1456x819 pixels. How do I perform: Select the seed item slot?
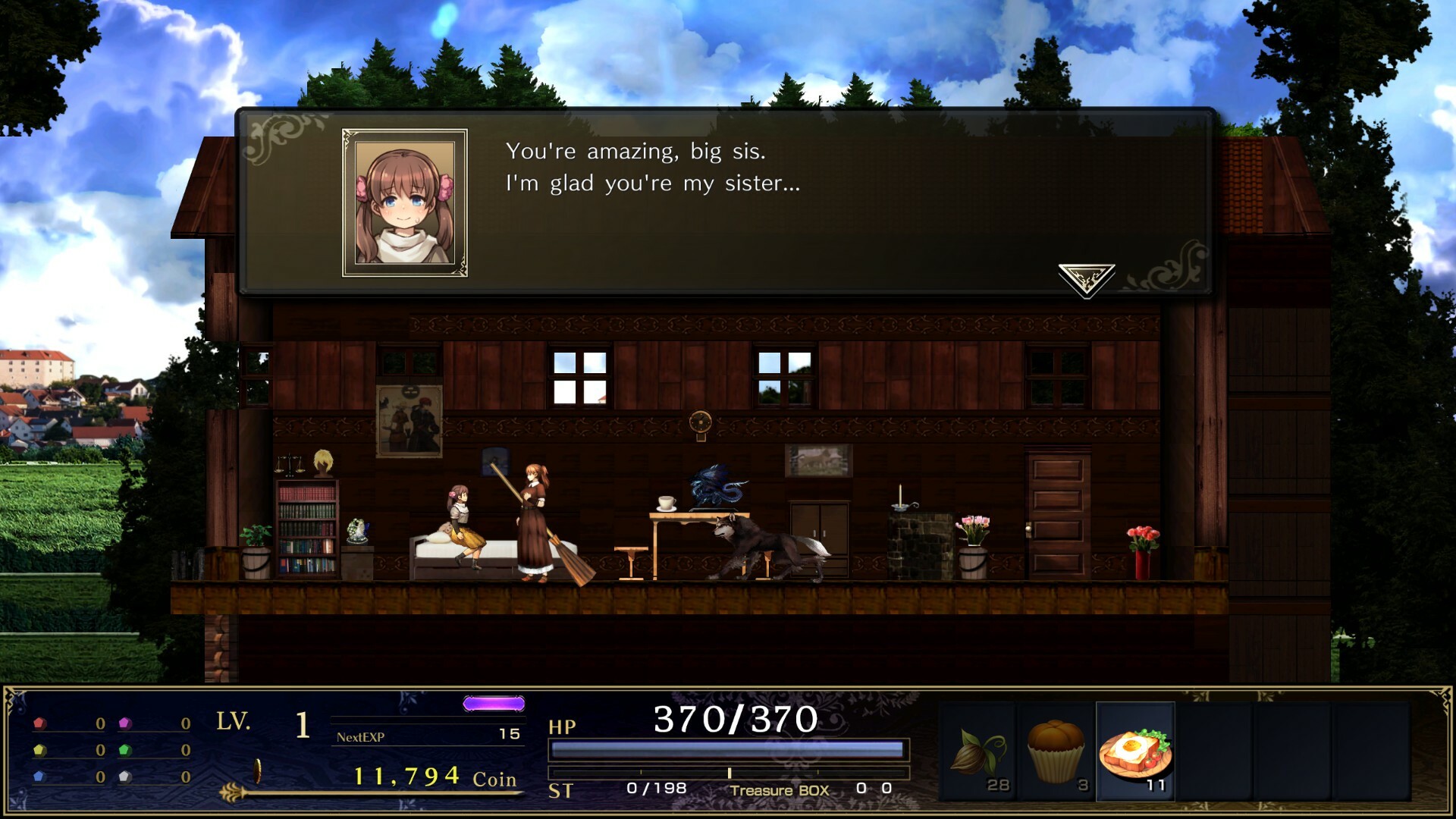click(x=979, y=752)
